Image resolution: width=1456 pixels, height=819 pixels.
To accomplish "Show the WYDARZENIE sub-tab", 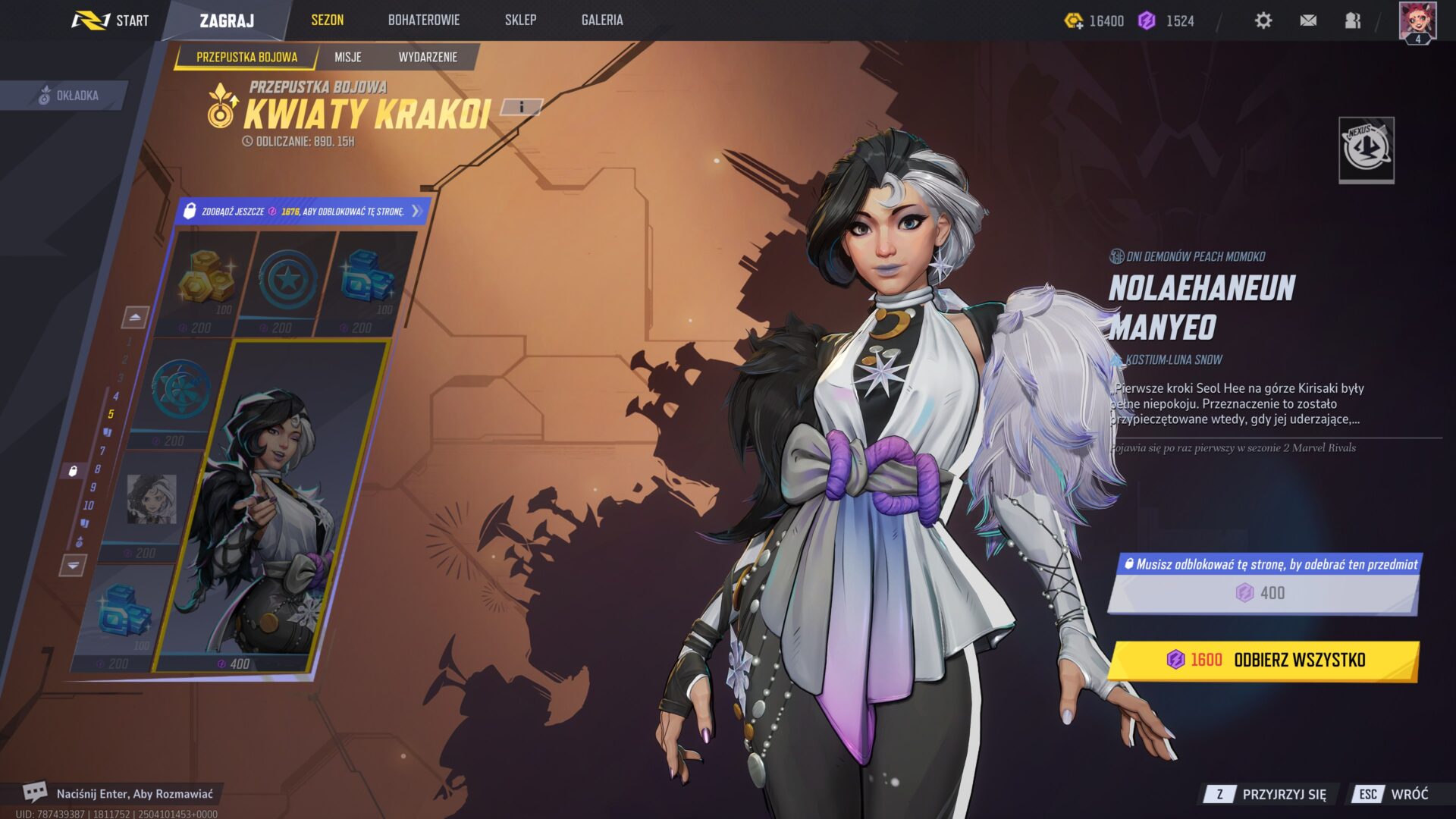I will [428, 57].
